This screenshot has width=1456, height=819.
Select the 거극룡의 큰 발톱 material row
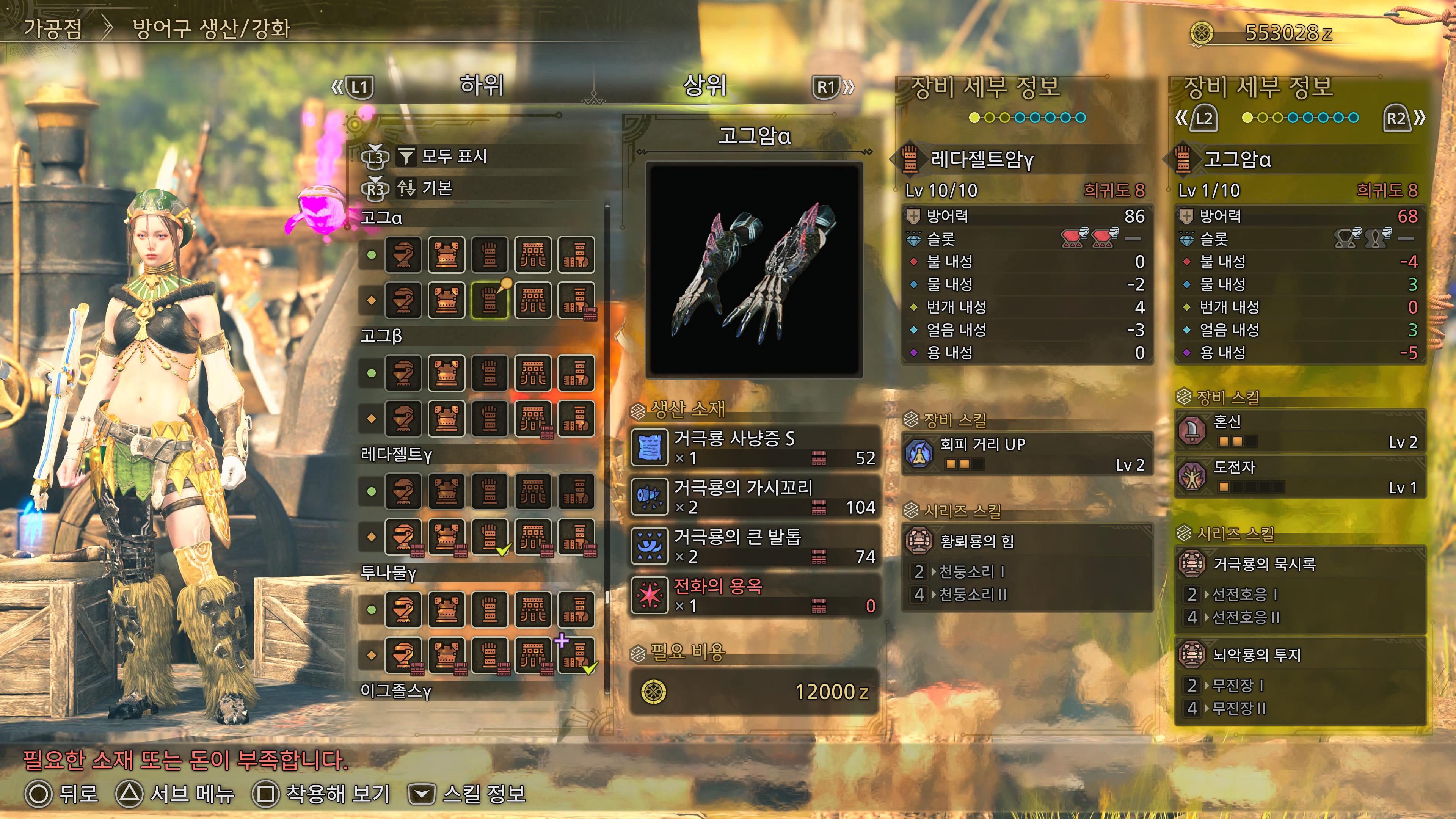(x=755, y=546)
